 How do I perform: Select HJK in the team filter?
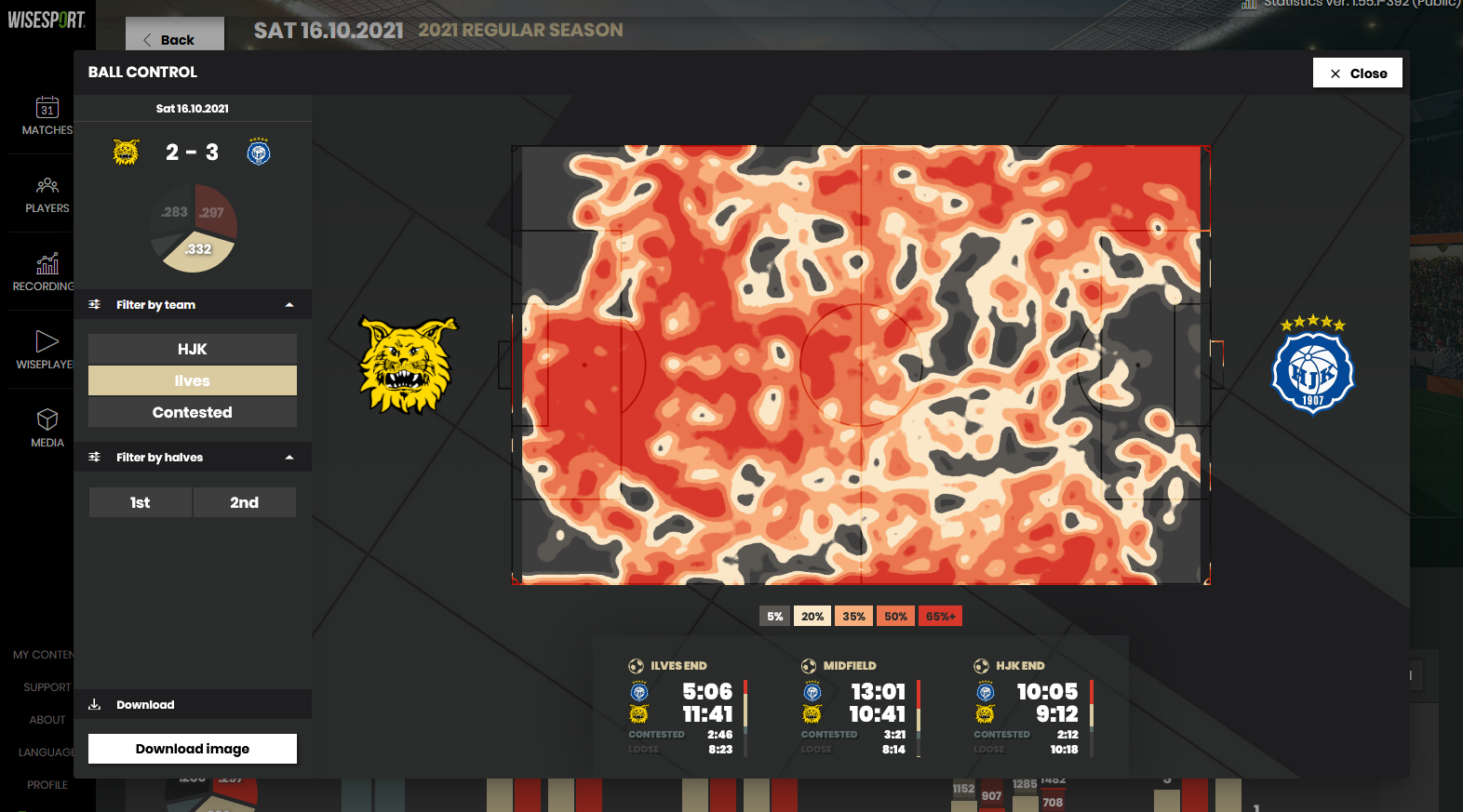(x=192, y=349)
